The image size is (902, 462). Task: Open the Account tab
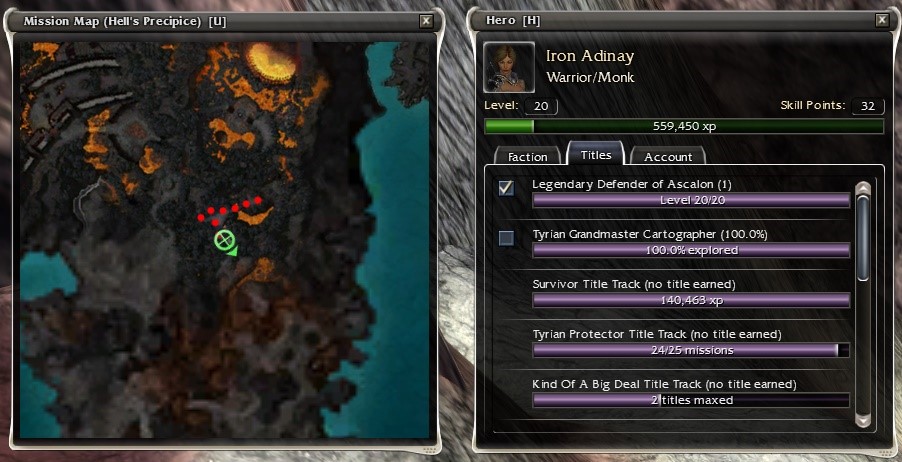(668, 157)
